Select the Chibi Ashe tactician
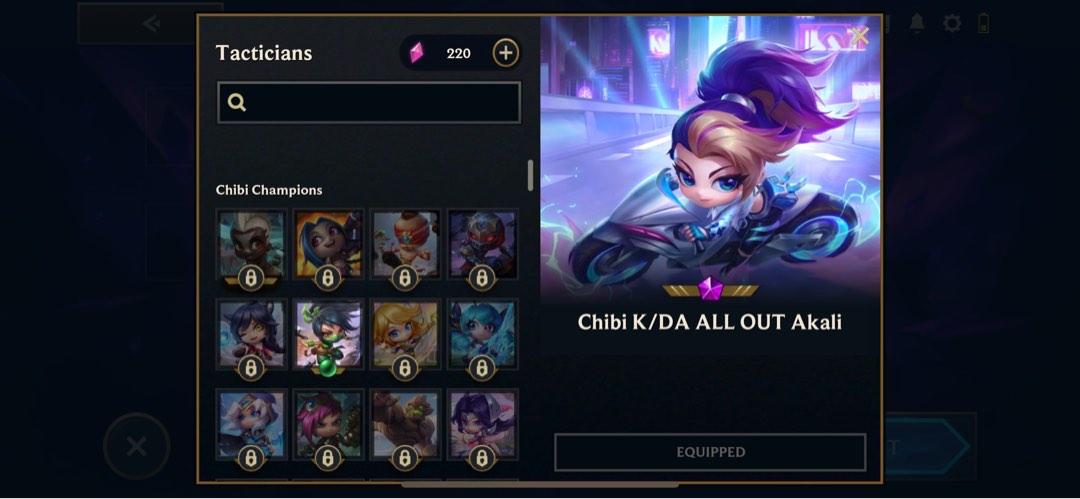This screenshot has height=499, width=1080. (251, 424)
